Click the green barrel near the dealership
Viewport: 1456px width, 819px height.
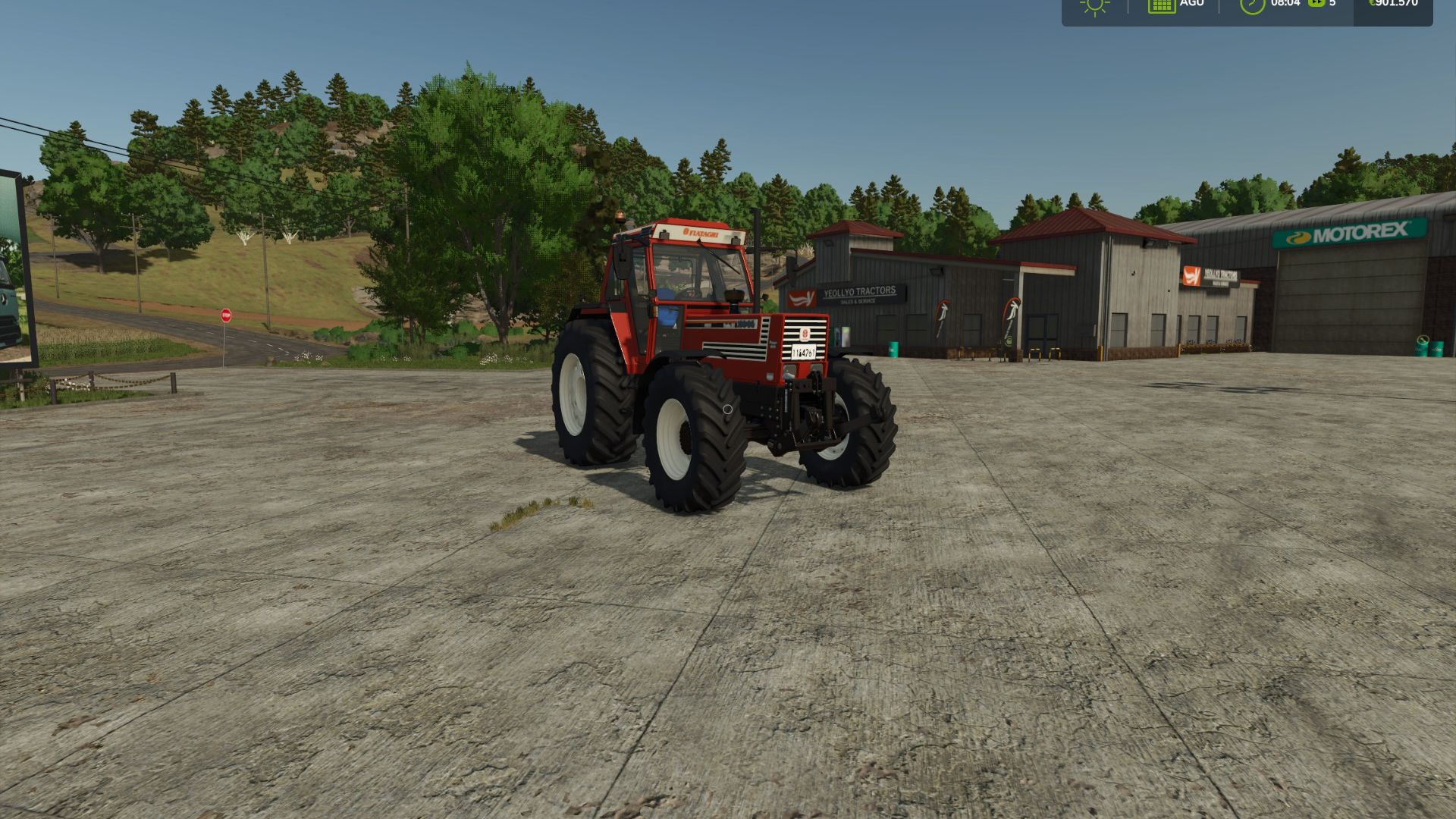[892, 350]
